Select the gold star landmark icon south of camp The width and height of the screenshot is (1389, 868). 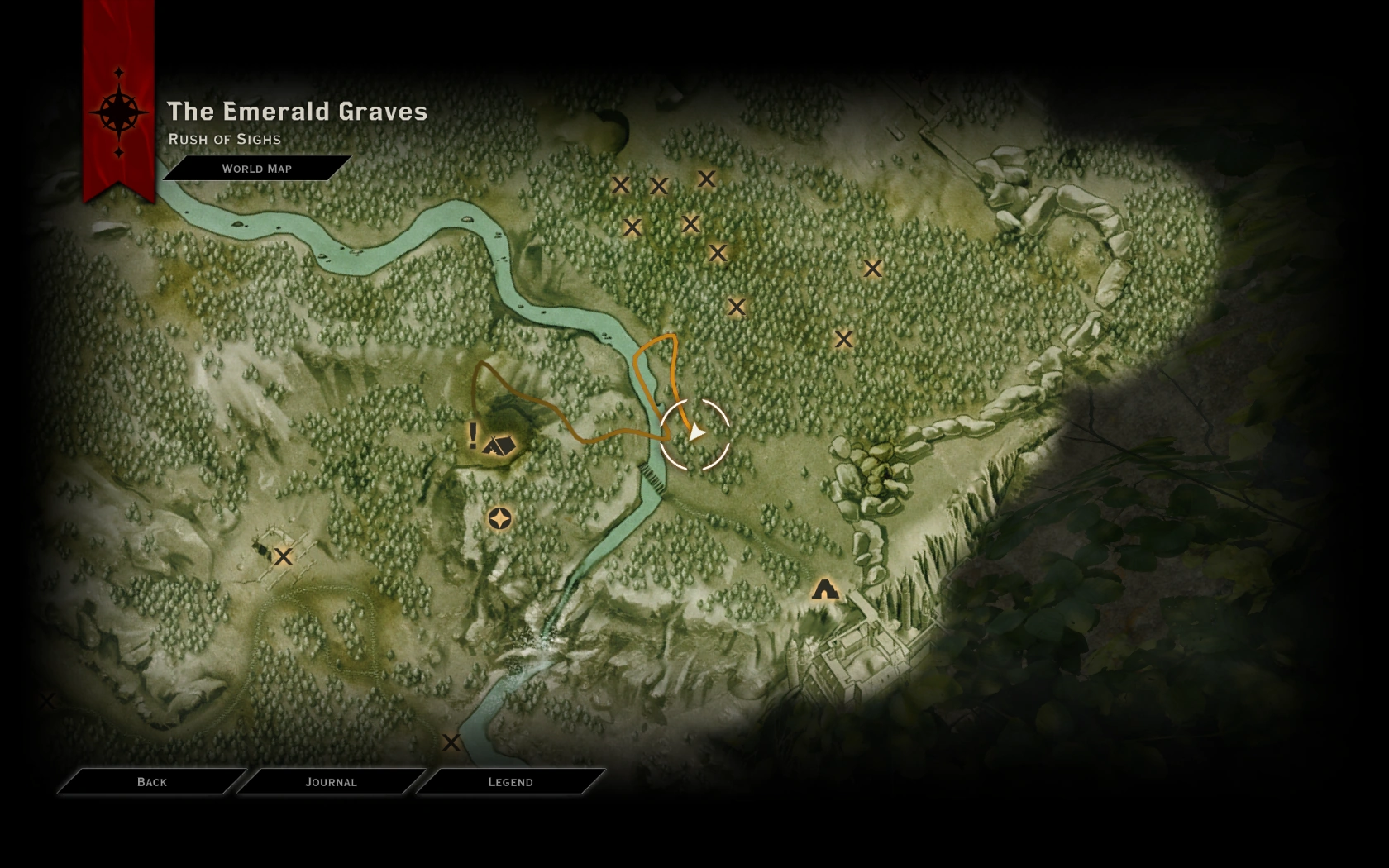click(x=499, y=520)
